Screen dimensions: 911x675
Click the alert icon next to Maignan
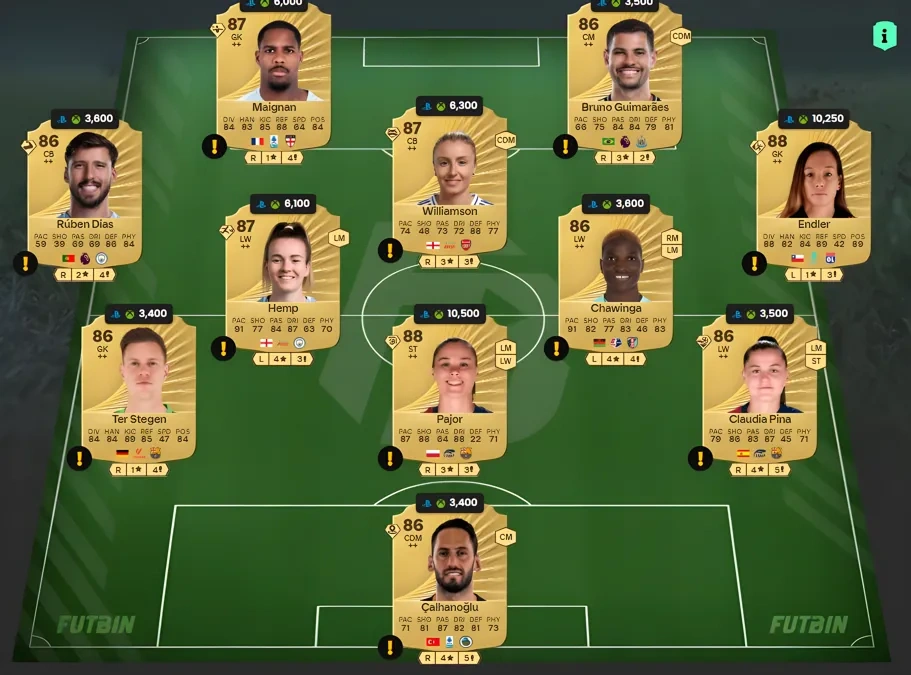(x=214, y=147)
